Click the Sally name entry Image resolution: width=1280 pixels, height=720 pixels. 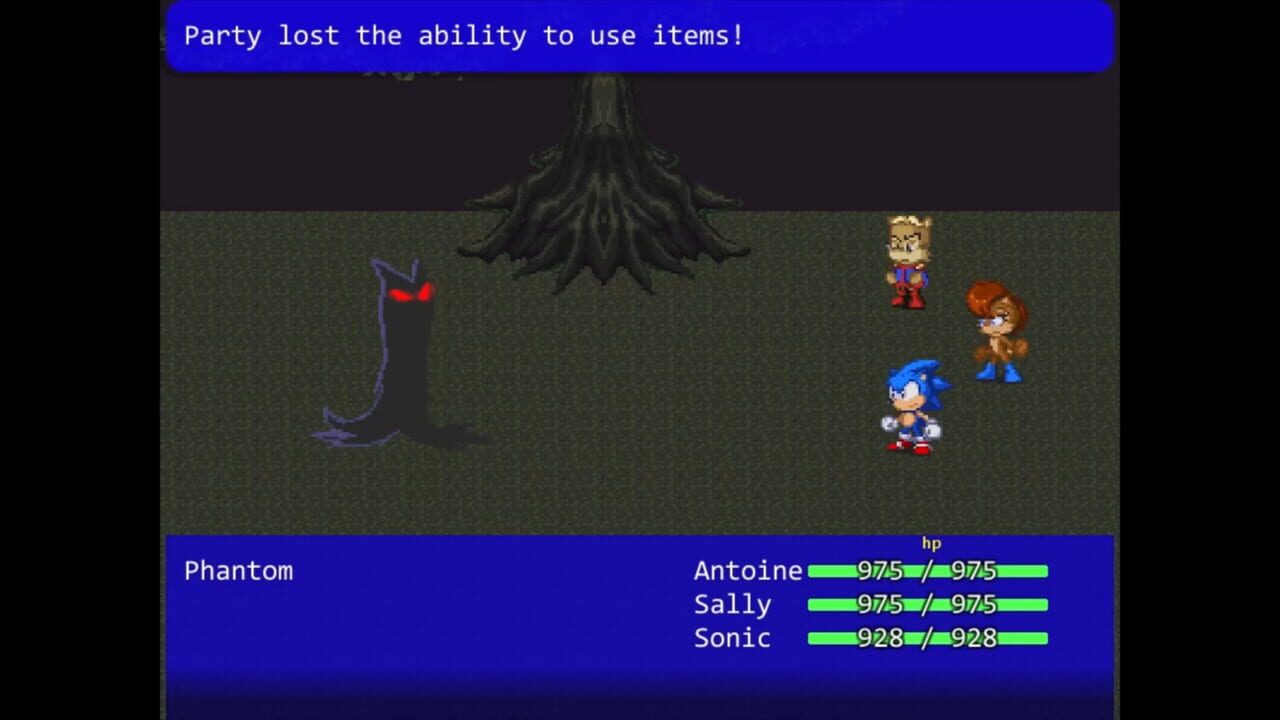pos(732,604)
